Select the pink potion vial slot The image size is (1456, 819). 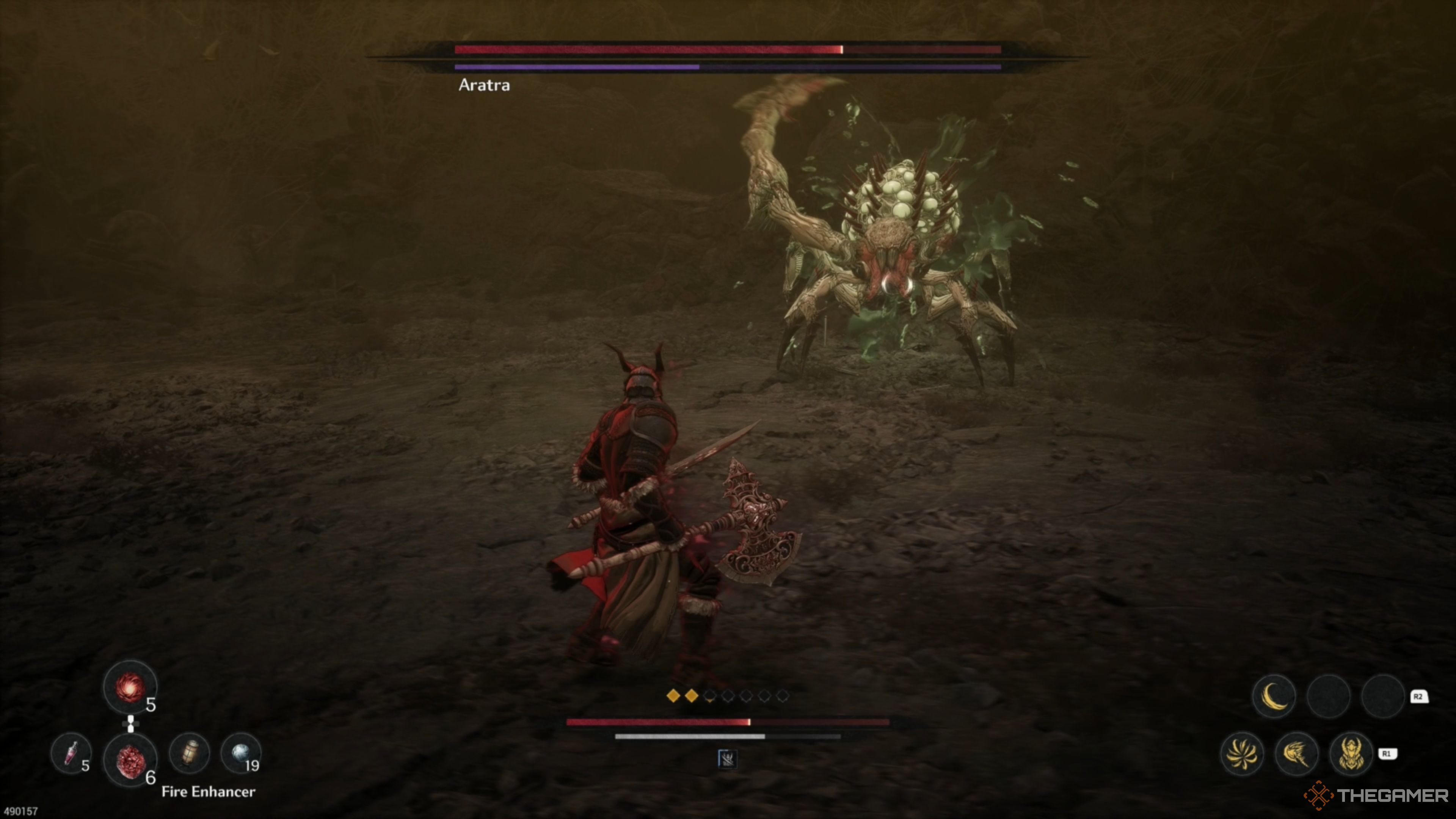point(71,753)
